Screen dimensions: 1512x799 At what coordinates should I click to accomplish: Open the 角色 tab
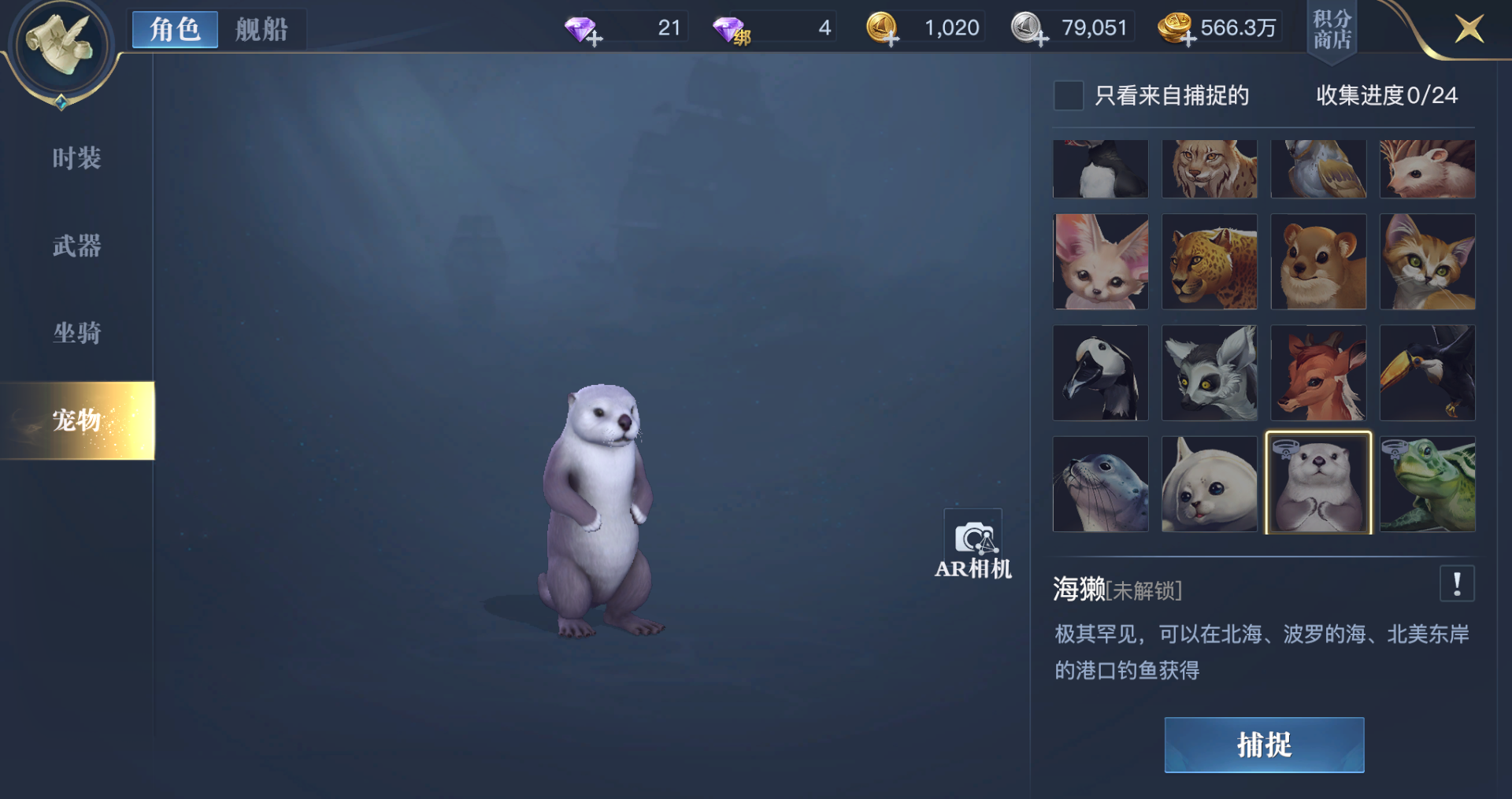pos(174,28)
